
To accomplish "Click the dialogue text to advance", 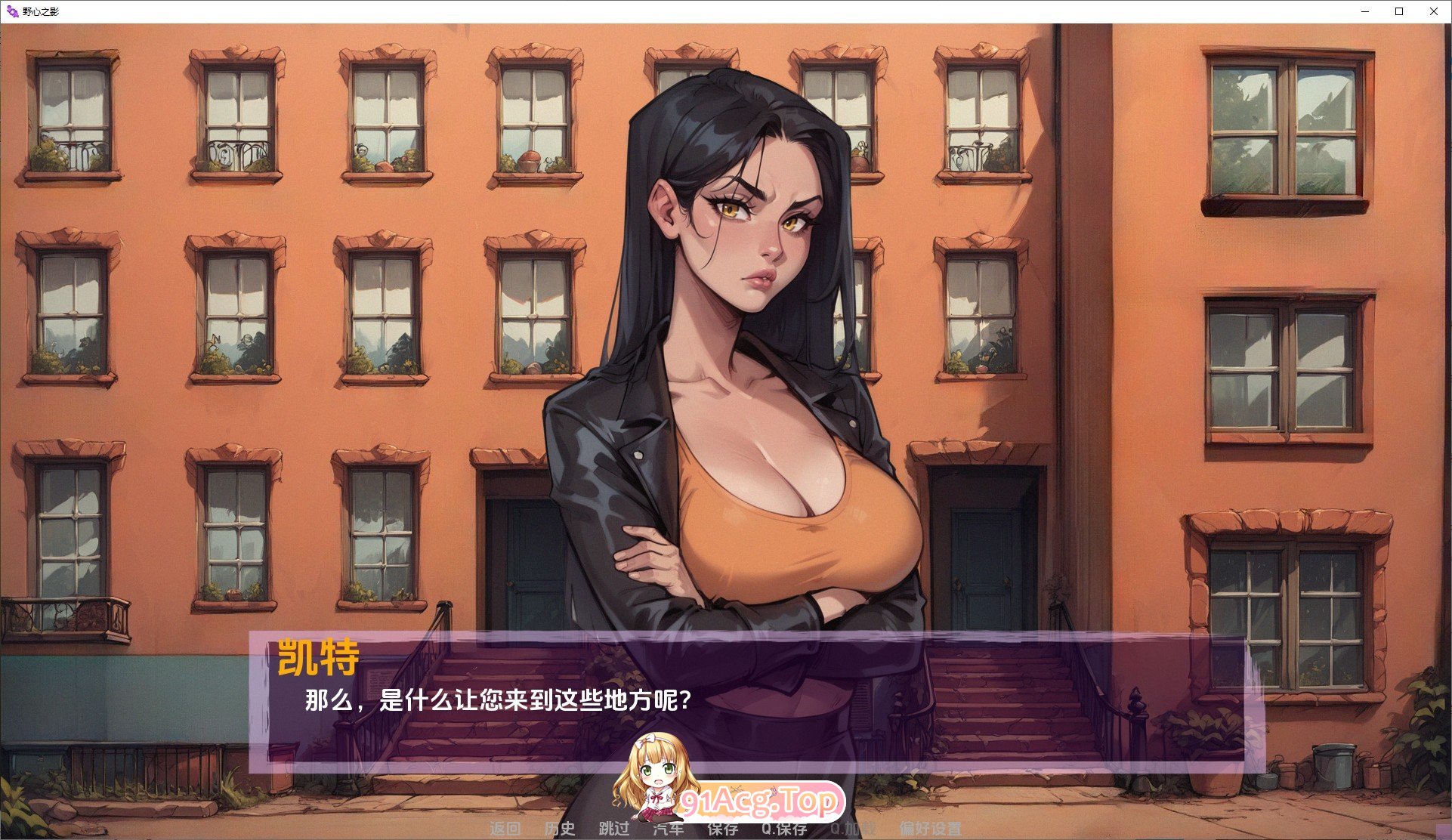I will click(499, 699).
